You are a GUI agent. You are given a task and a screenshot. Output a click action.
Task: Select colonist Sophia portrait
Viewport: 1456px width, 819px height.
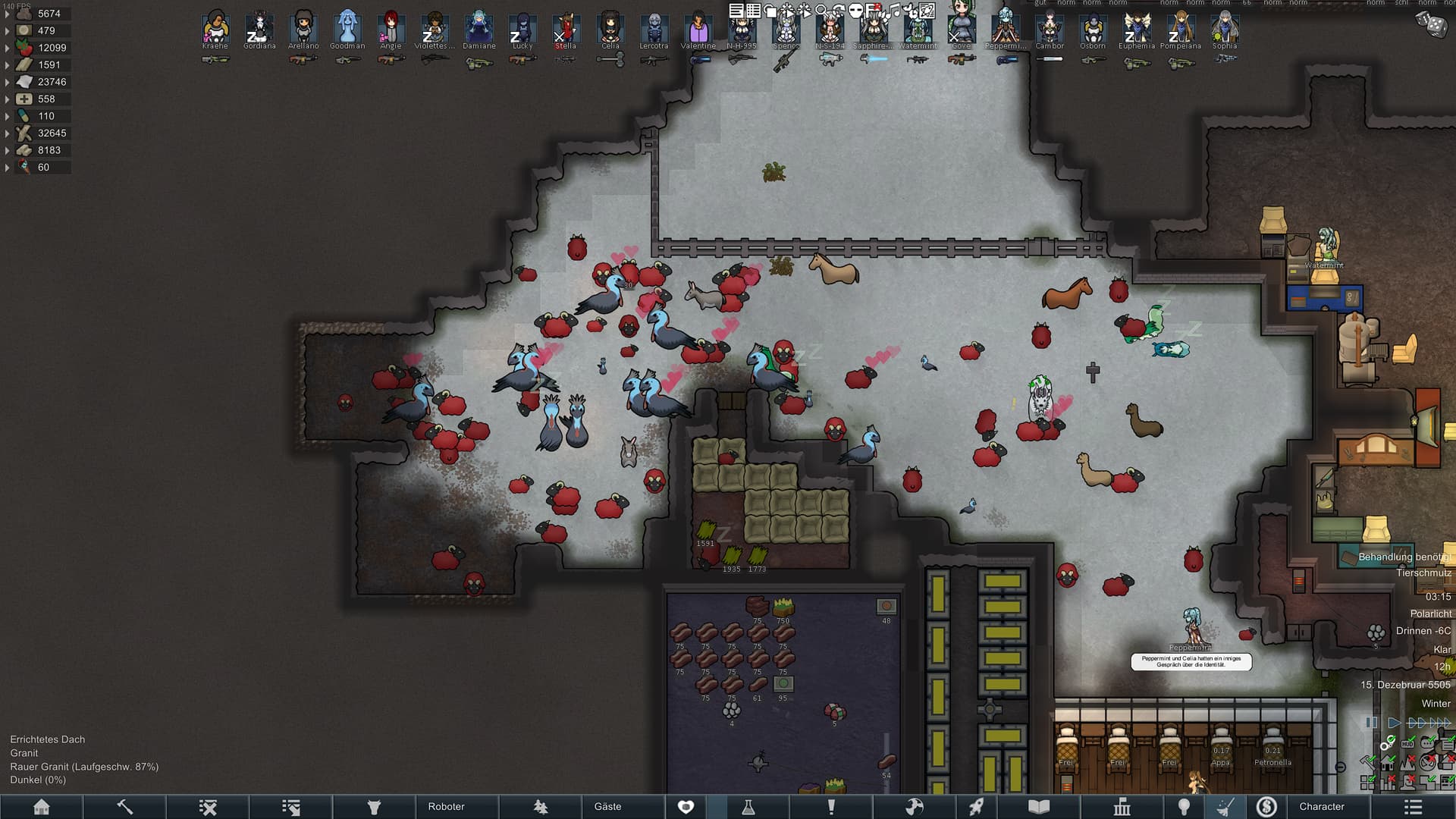(1224, 29)
